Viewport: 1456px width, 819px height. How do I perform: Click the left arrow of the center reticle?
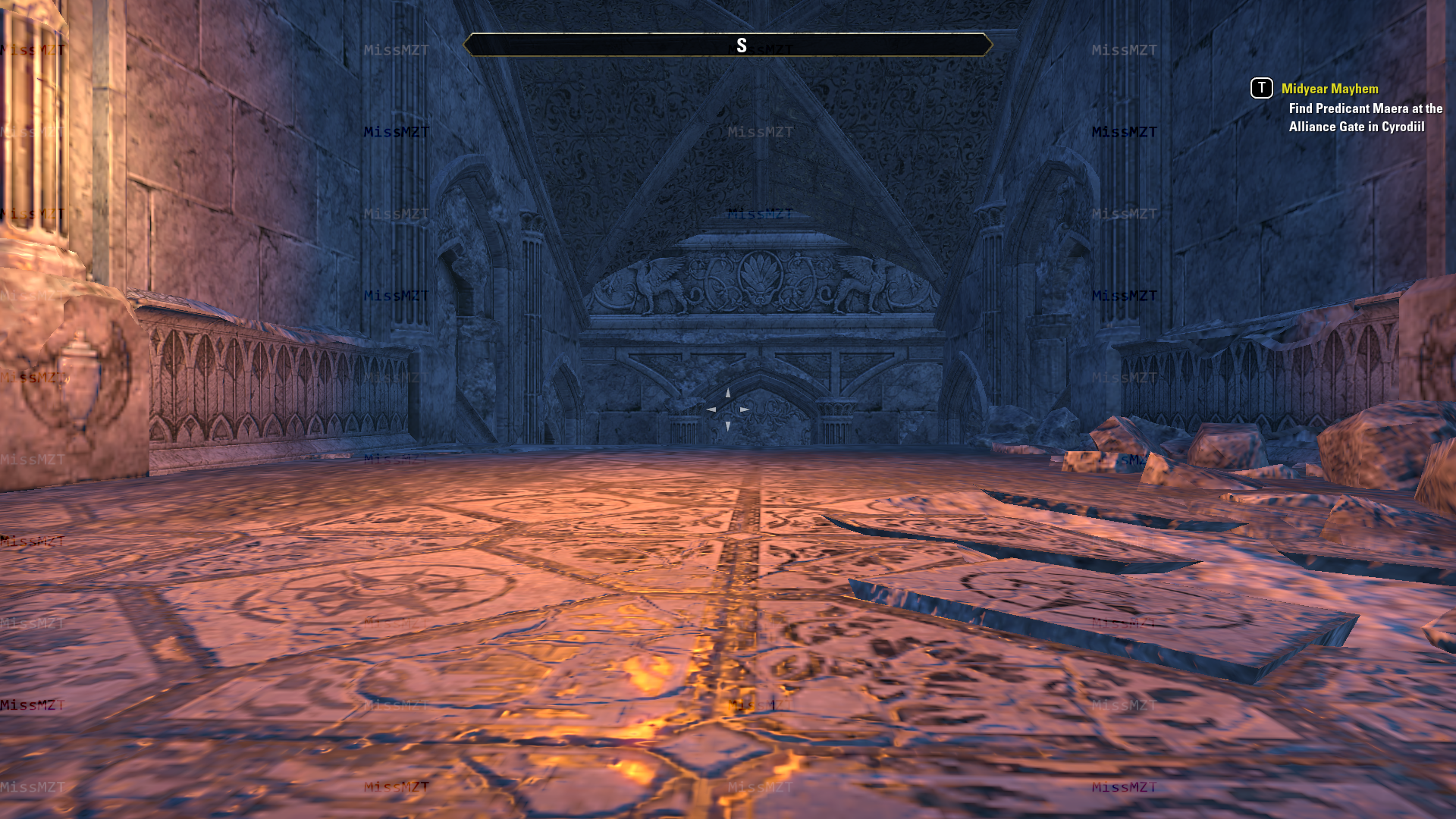(x=711, y=409)
